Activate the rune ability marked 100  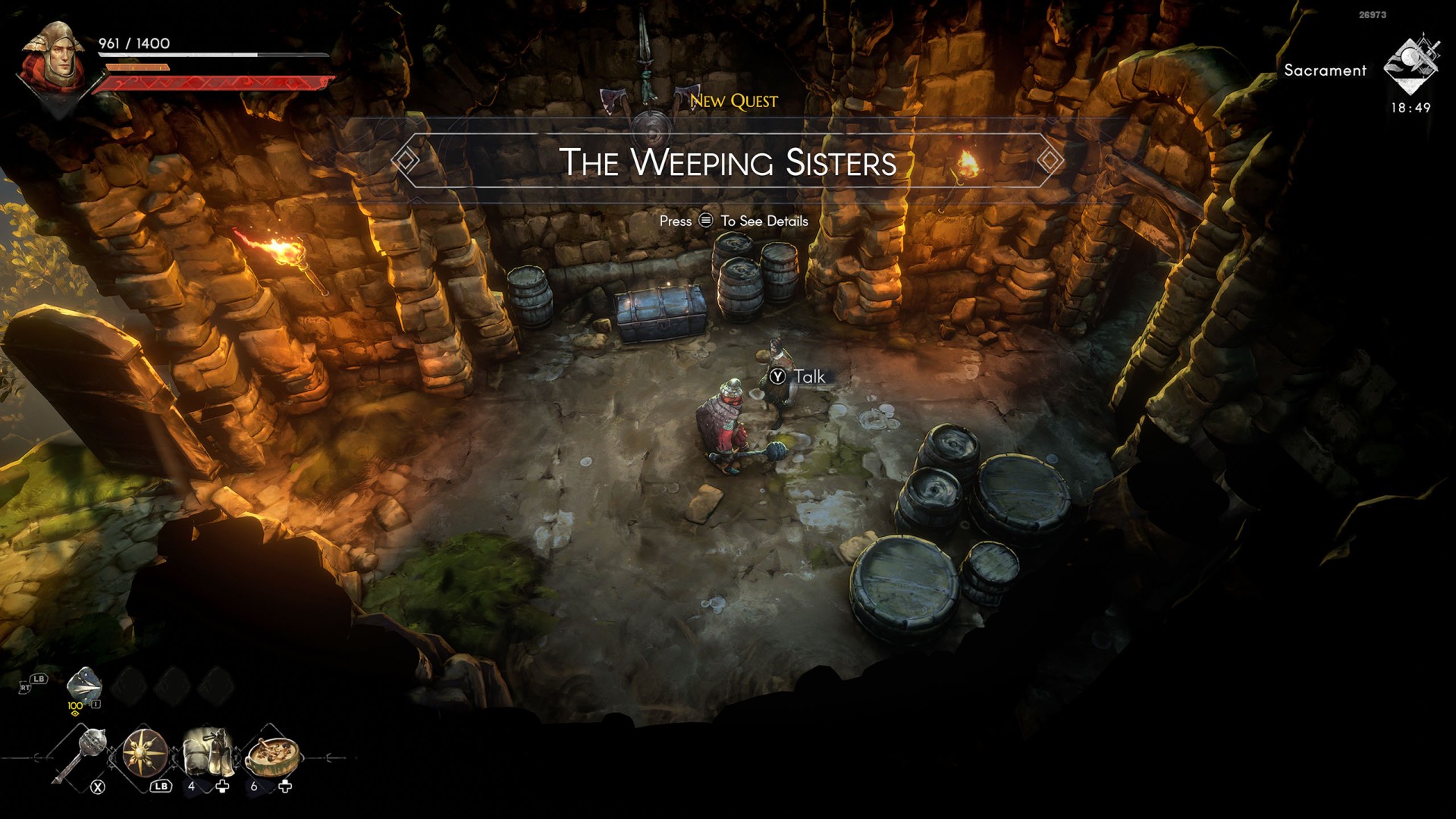click(x=83, y=685)
